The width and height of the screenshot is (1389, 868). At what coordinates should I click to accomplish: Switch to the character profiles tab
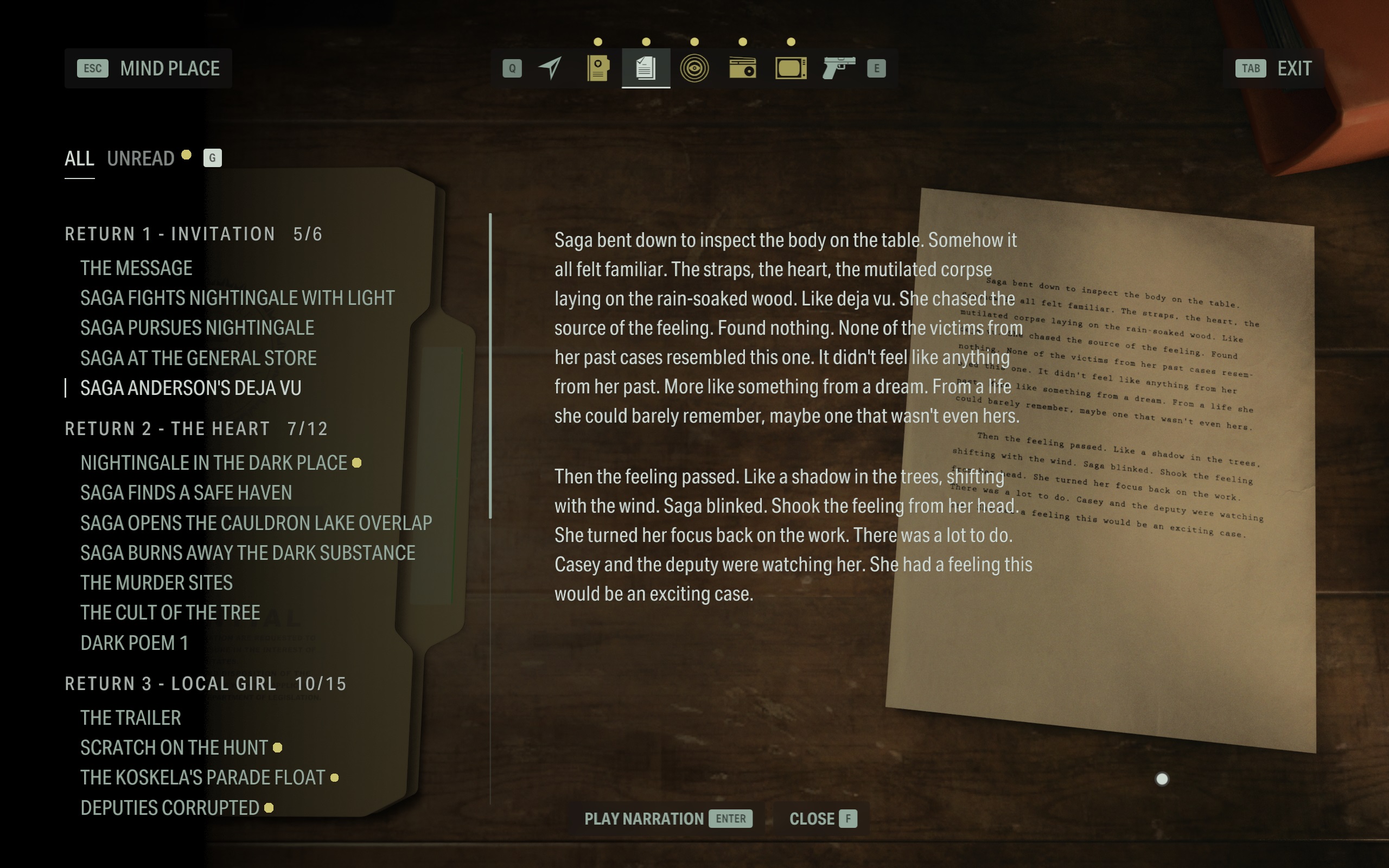[x=597, y=68]
